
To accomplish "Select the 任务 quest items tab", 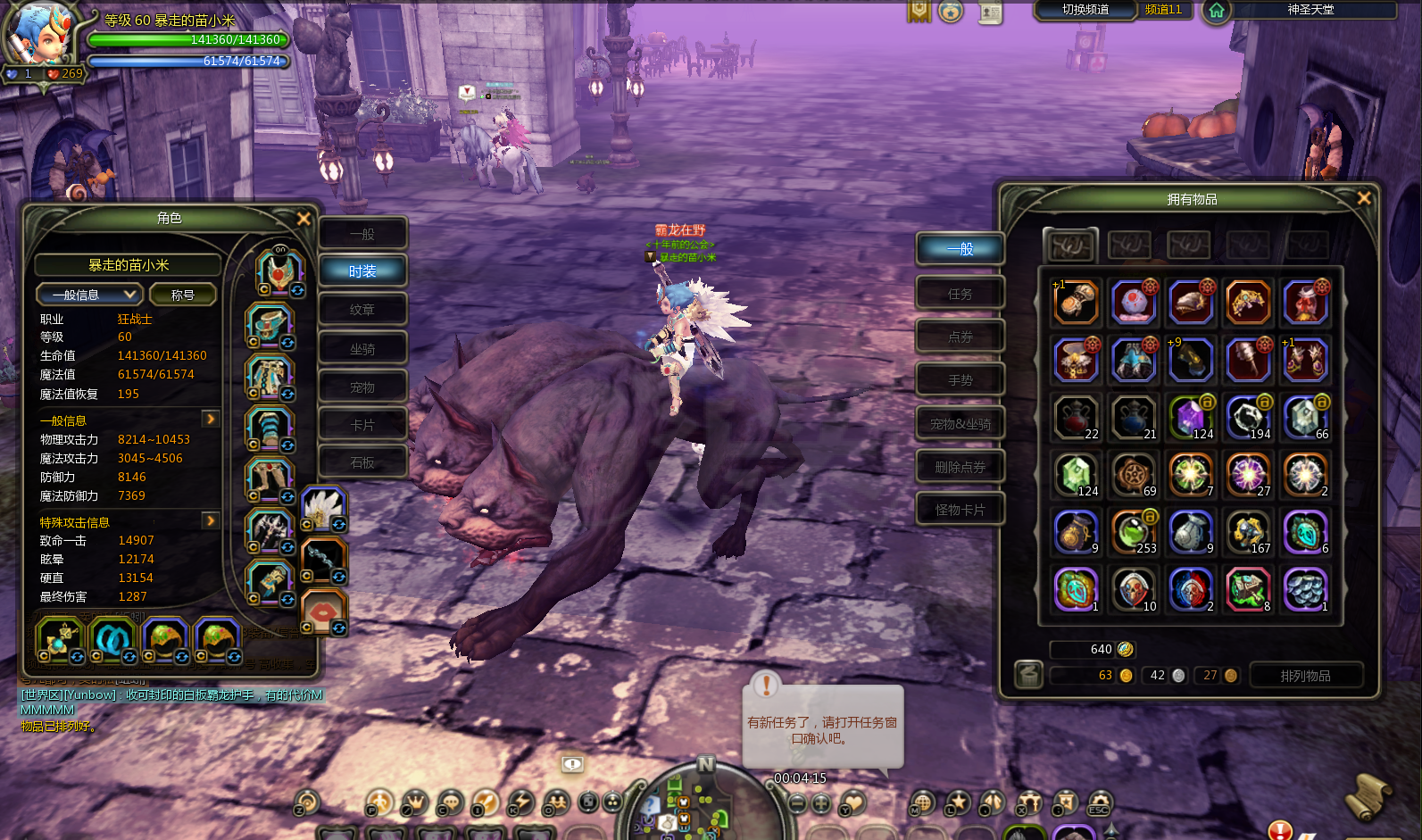I will pyautogui.click(x=960, y=294).
